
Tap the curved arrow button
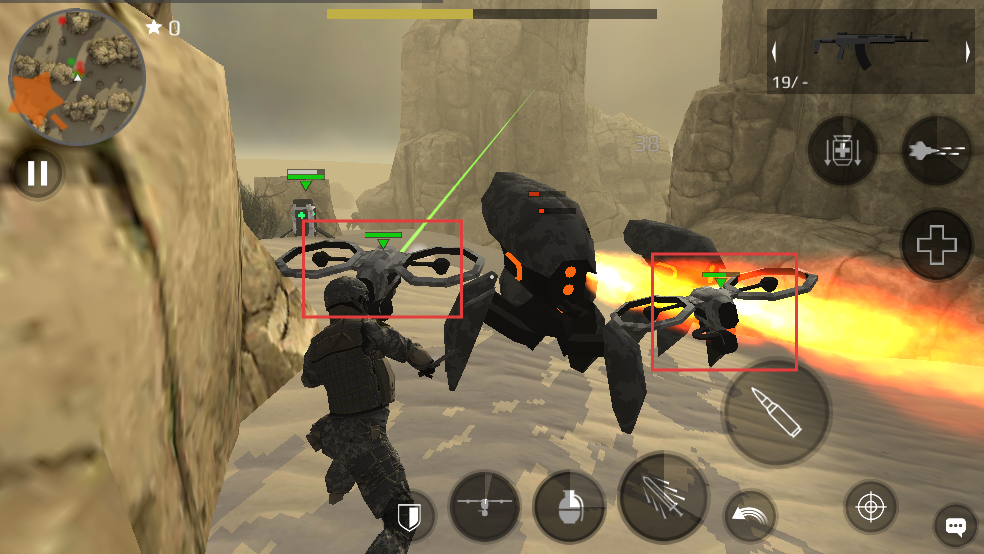pos(747,515)
